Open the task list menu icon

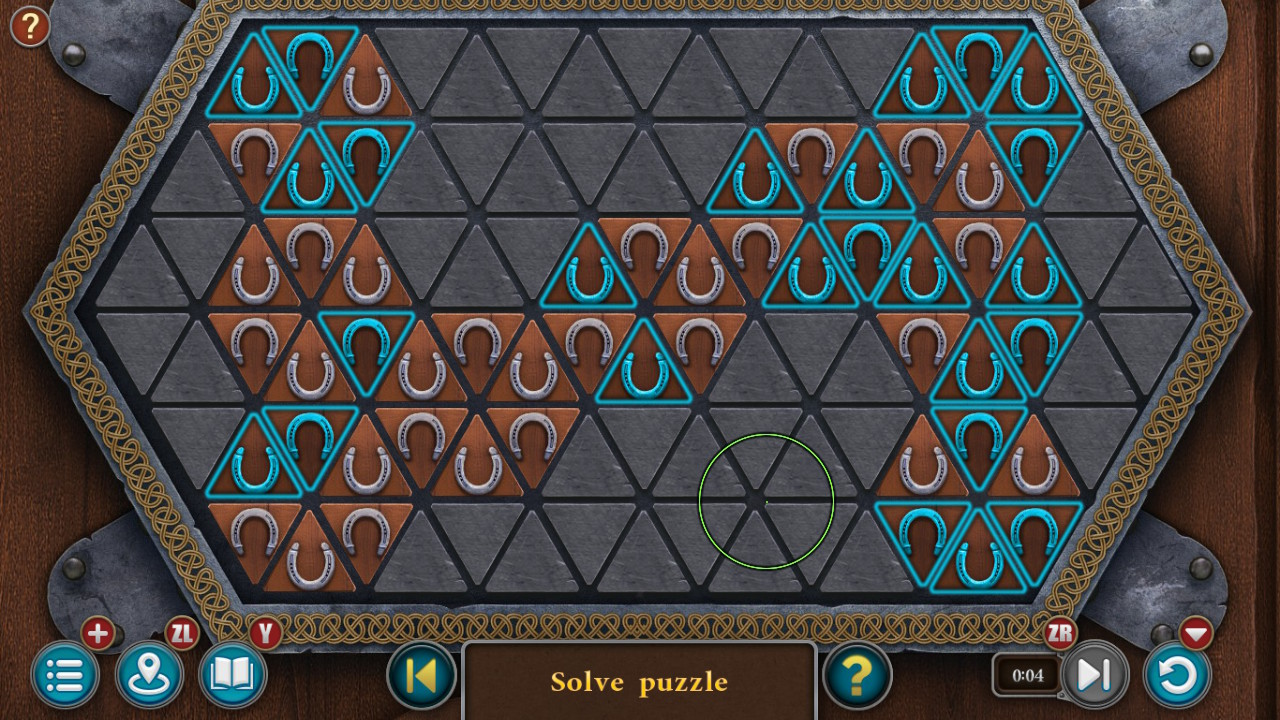[64, 676]
